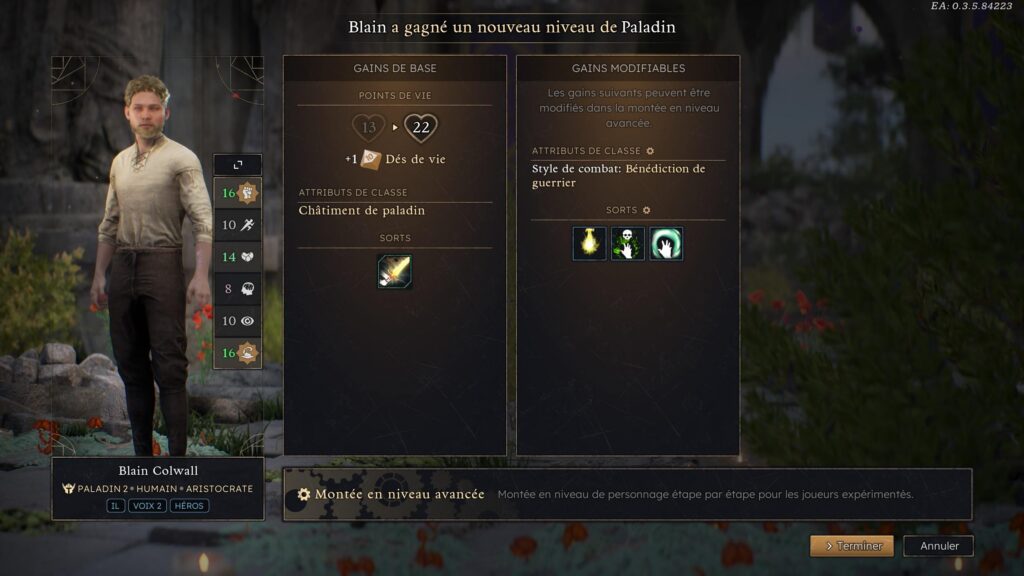The image size is (1024, 576).
Task: Select the golden sword smite spell icon
Action: [394, 272]
